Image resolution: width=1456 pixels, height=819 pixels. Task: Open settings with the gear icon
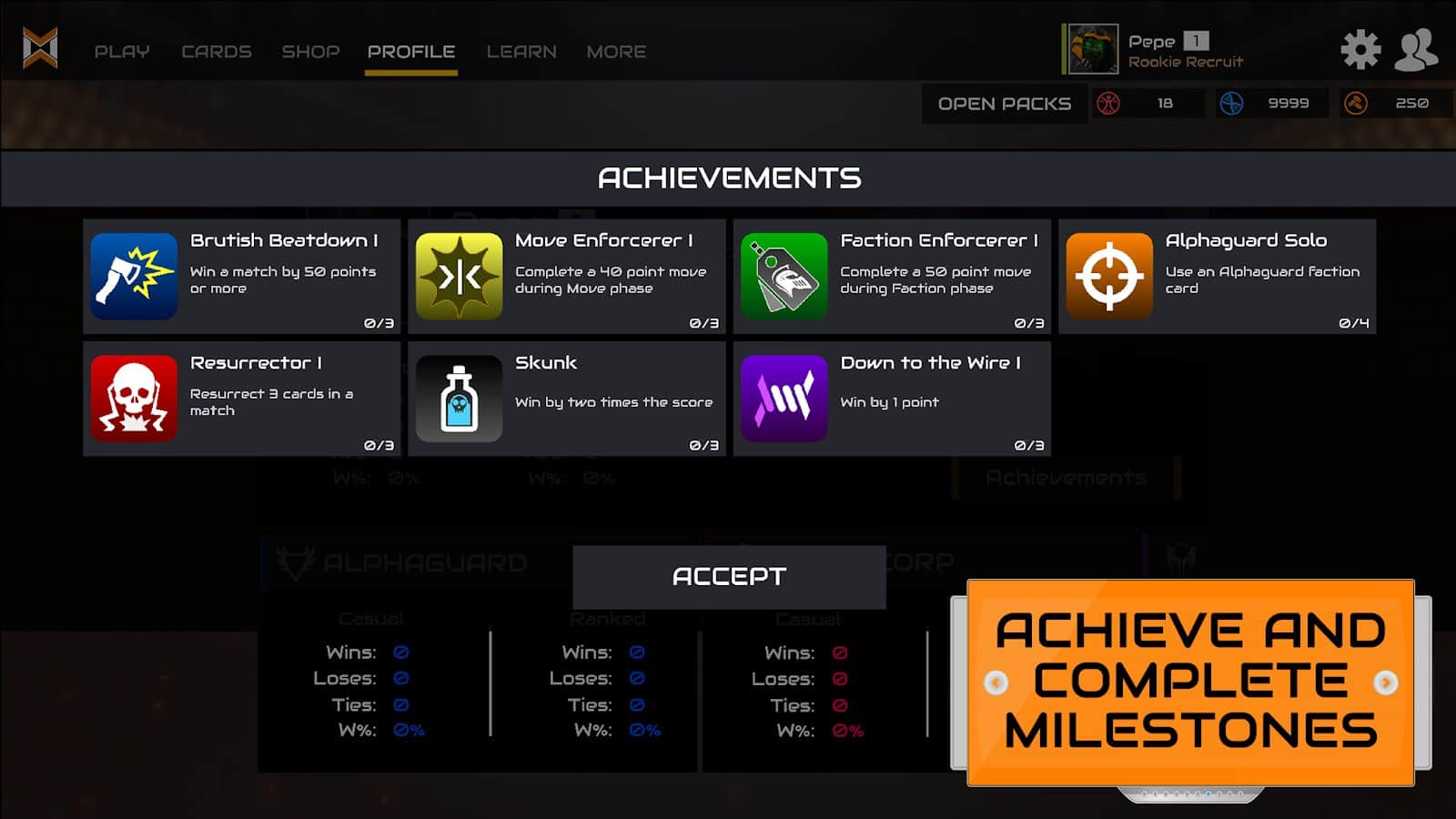pyautogui.click(x=1360, y=49)
